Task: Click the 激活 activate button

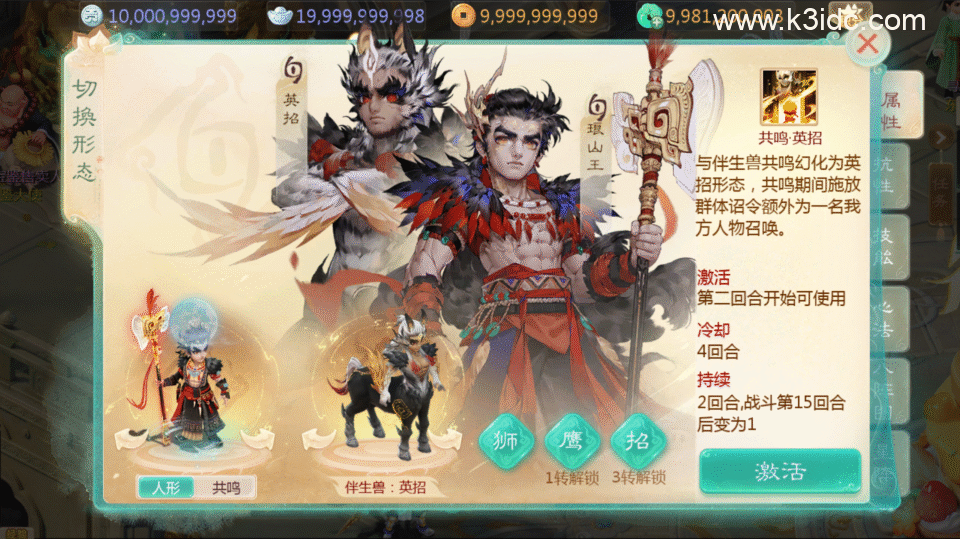Action: (x=779, y=471)
